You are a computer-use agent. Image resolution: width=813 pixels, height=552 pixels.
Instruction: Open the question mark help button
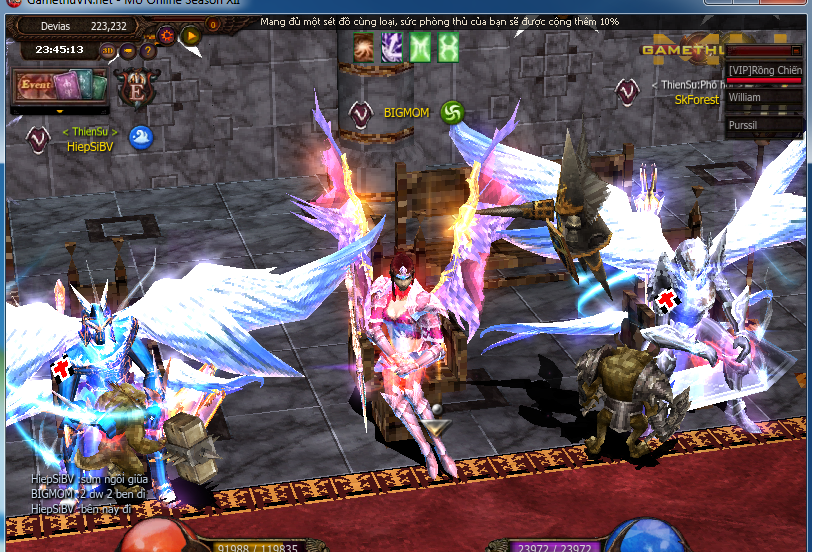pos(148,50)
